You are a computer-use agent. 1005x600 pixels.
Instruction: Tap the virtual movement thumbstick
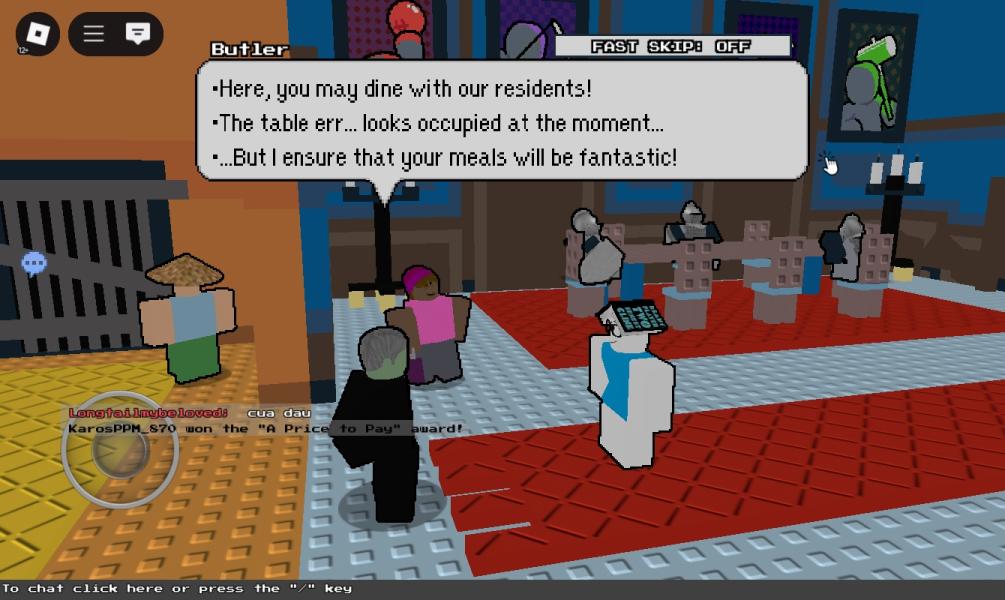coord(120,450)
